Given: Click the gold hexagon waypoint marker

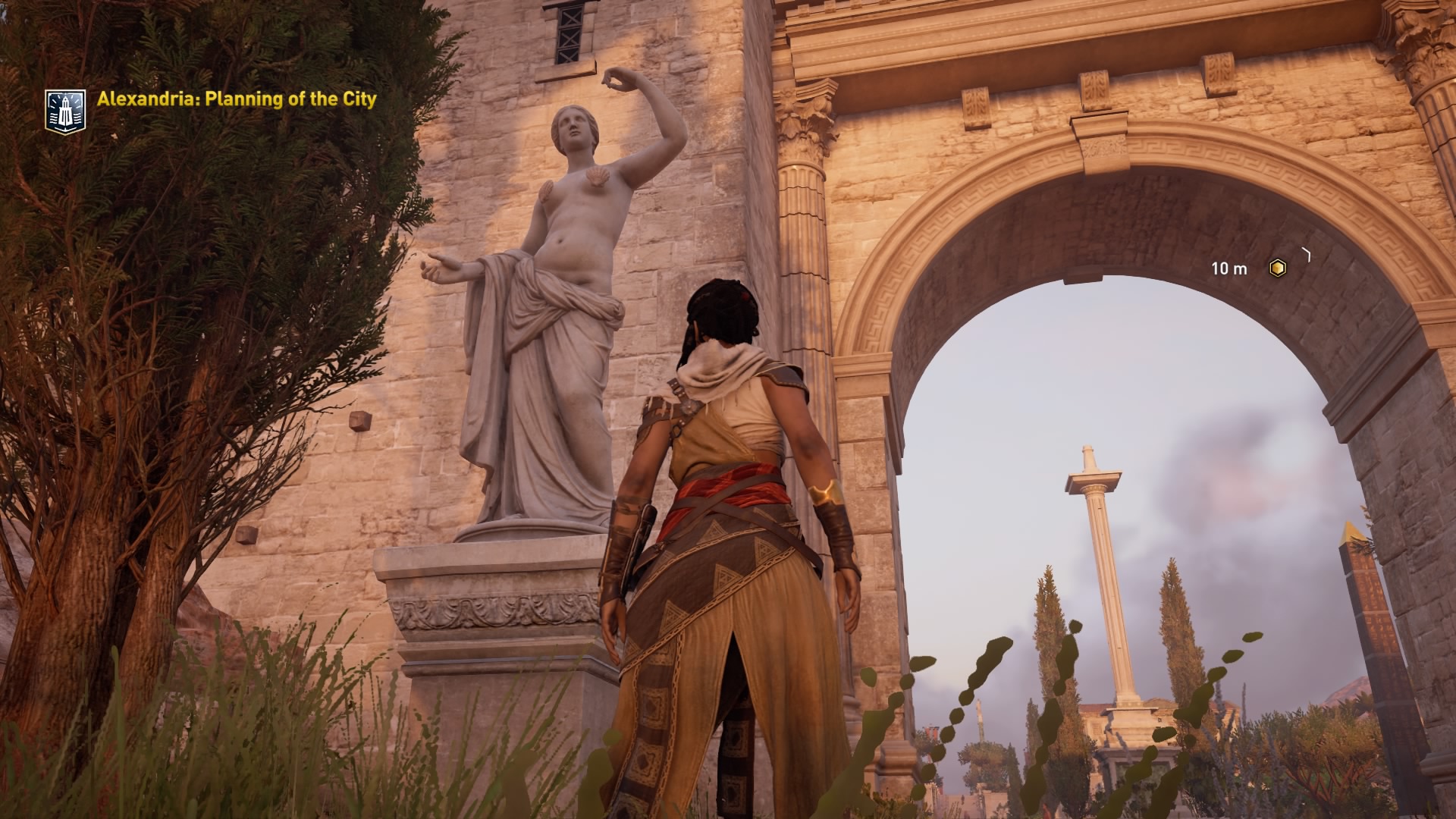Looking at the screenshot, I should click(x=1278, y=268).
